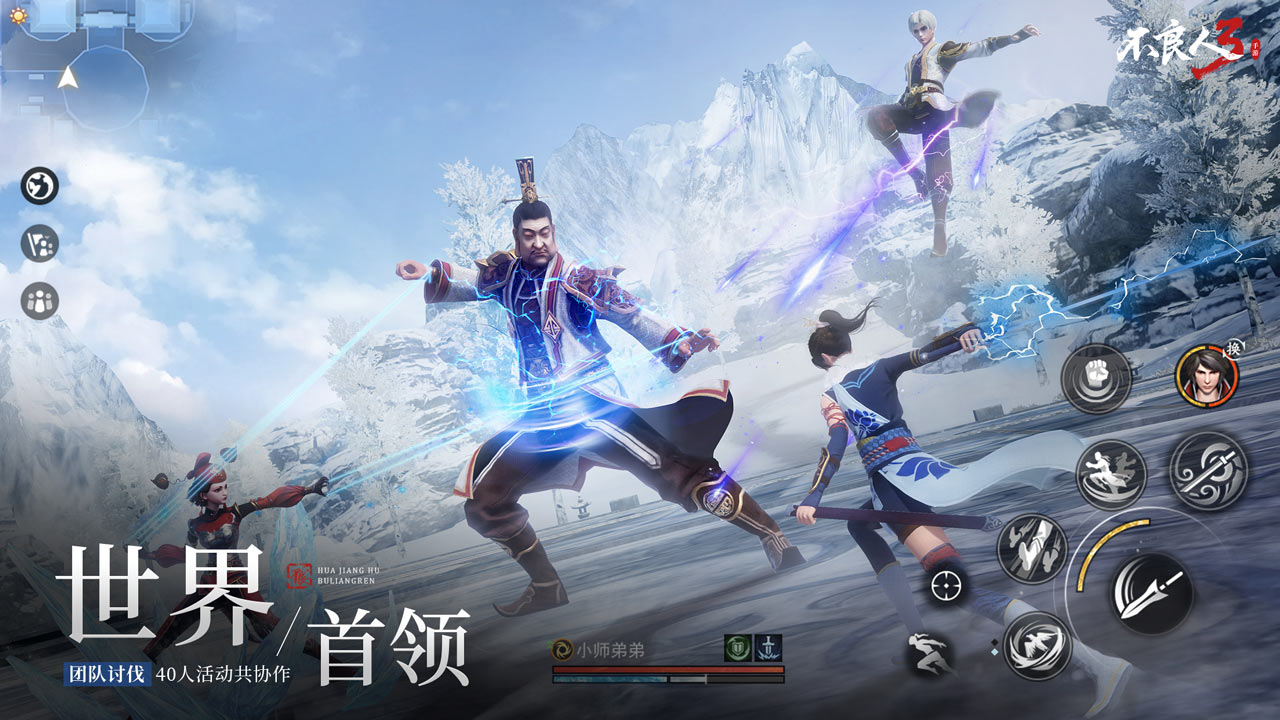The height and width of the screenshot is (720, 1280).
Task: Use the blade flurry skill
Action: (x=1029, y=548)
